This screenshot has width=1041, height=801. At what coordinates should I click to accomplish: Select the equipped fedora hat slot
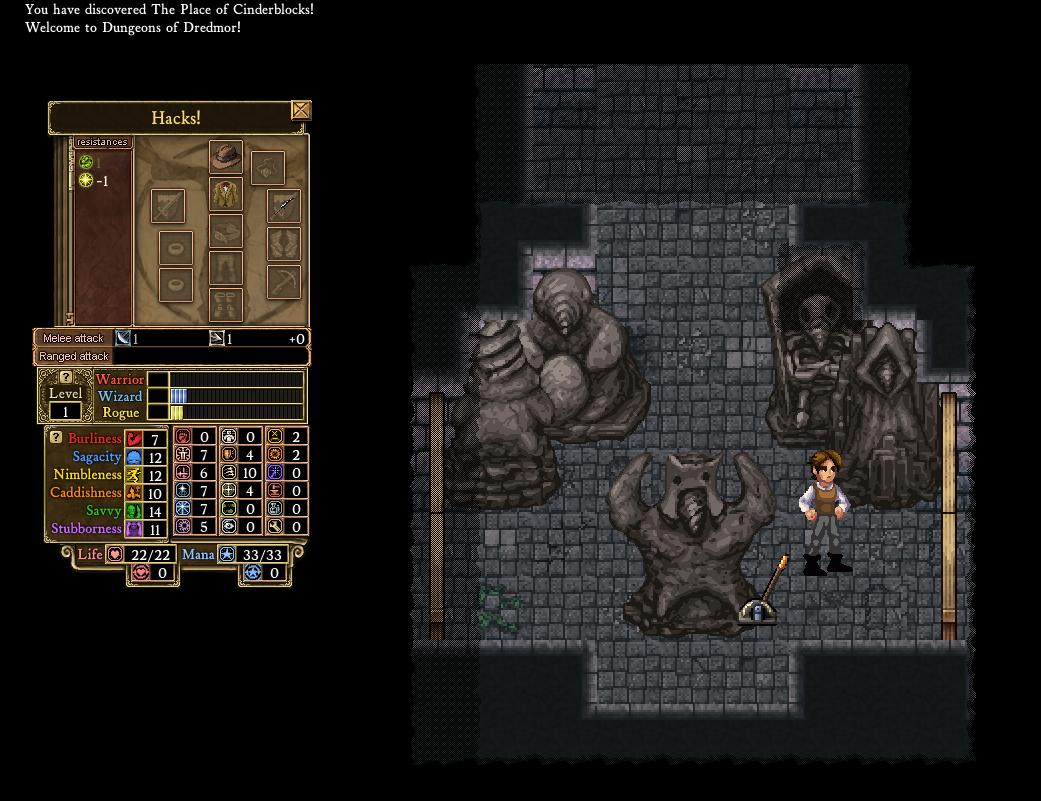(226, 157)
